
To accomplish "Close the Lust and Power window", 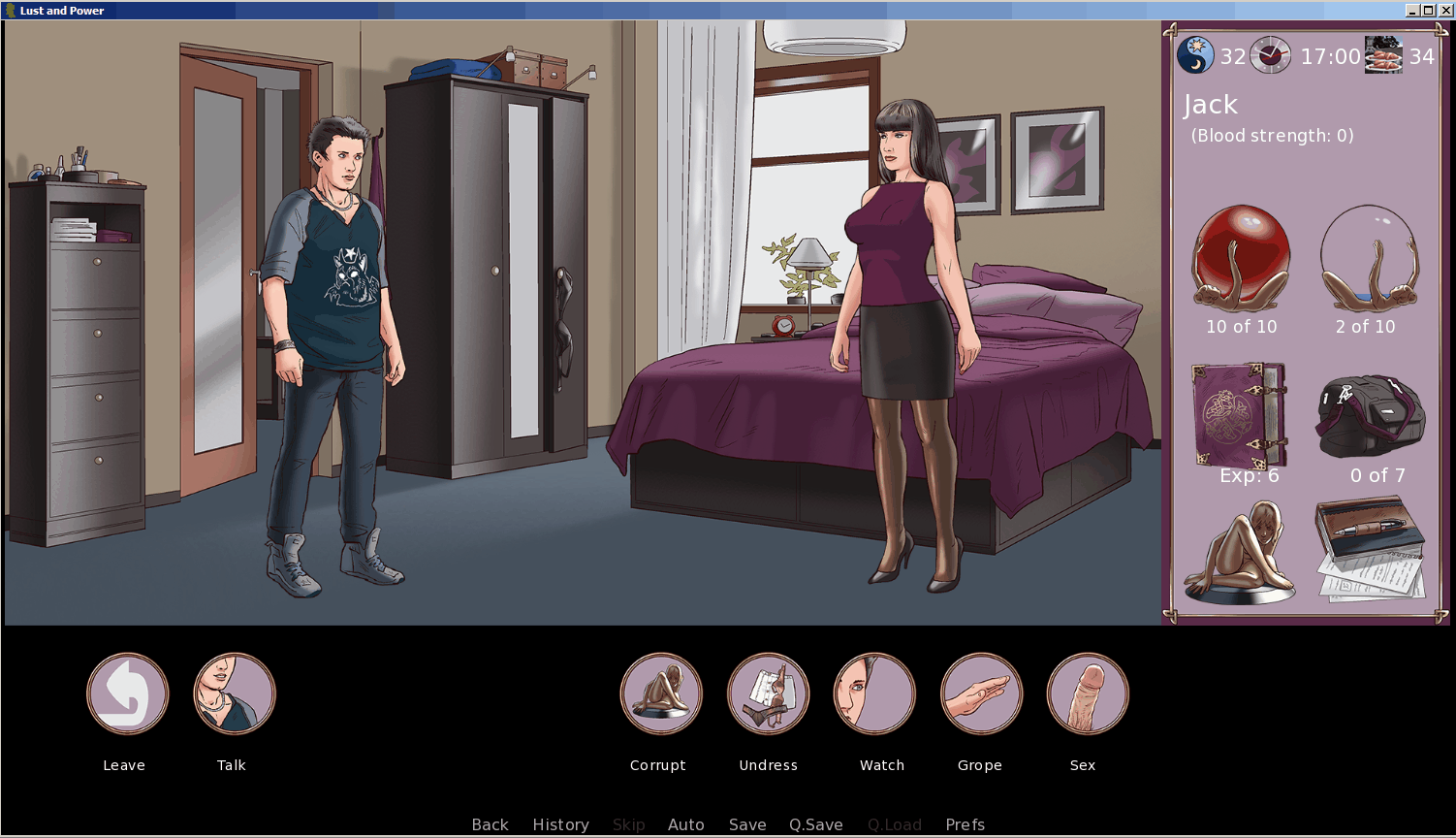I will tap(1444, 11).
